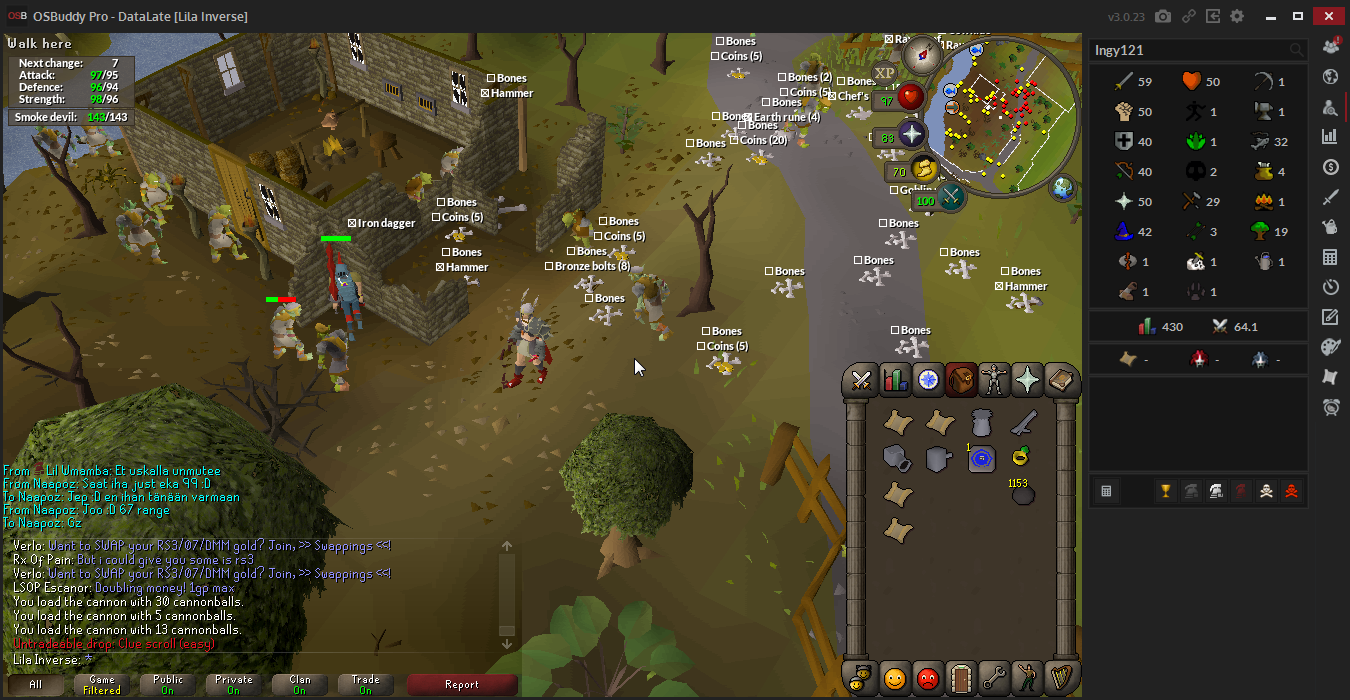Take a screenshot with the camera icon

[x=1163, y=16]
